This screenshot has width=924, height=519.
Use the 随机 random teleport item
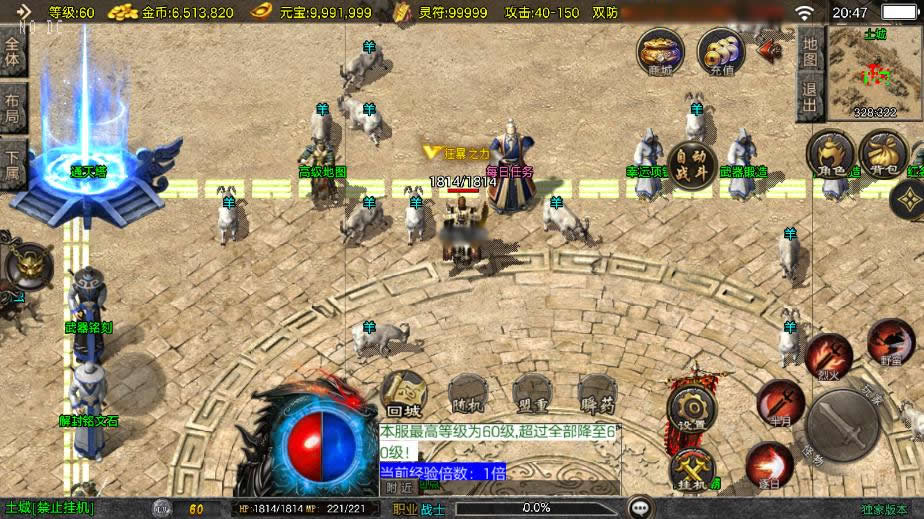point(467,394)
